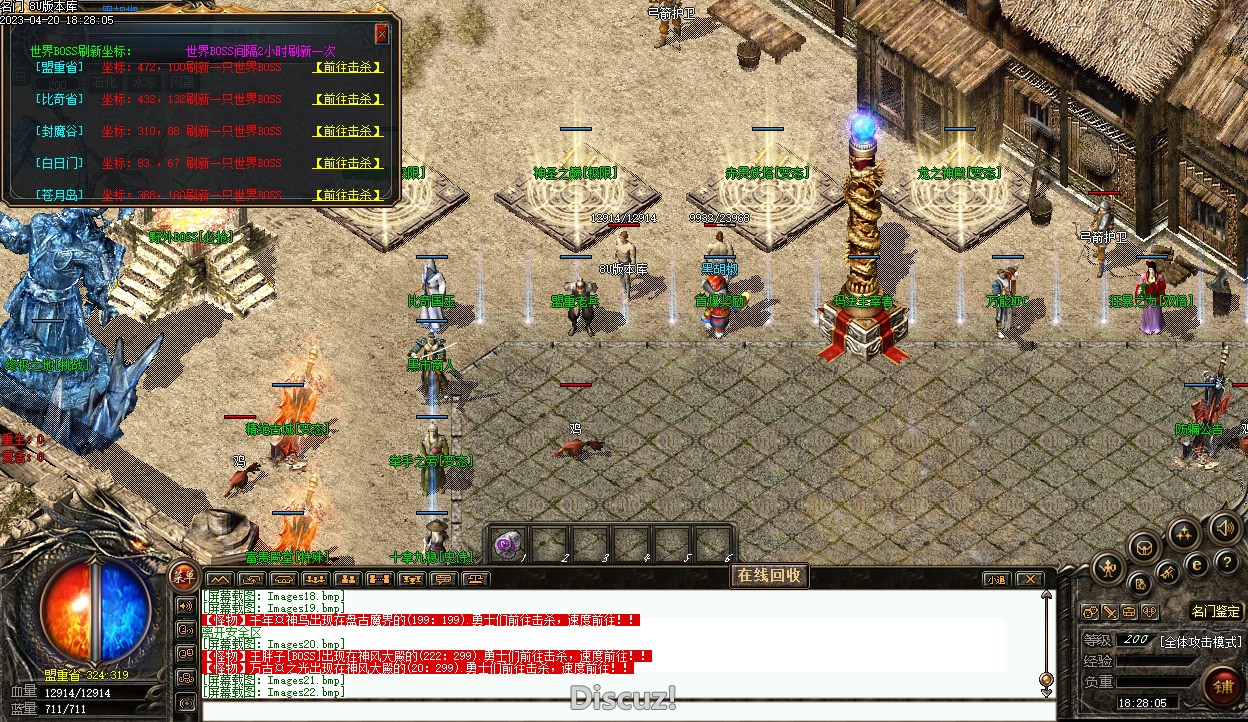Click the chat scrollbar down arrow

tap(1046, 678)
